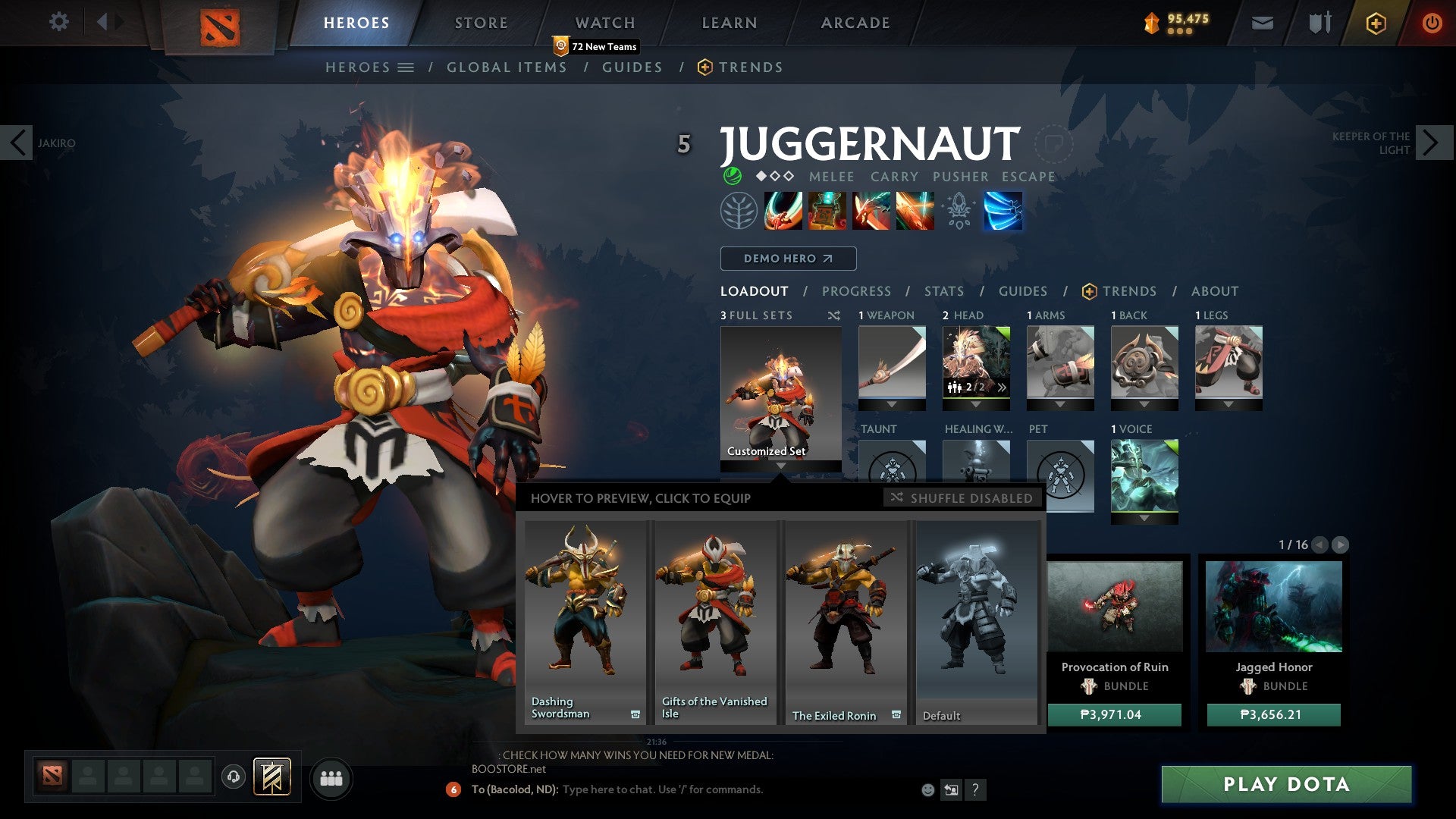The image size is (1456, 819).
Task: Click the DEMO HERO button
Action: point(787,259)
